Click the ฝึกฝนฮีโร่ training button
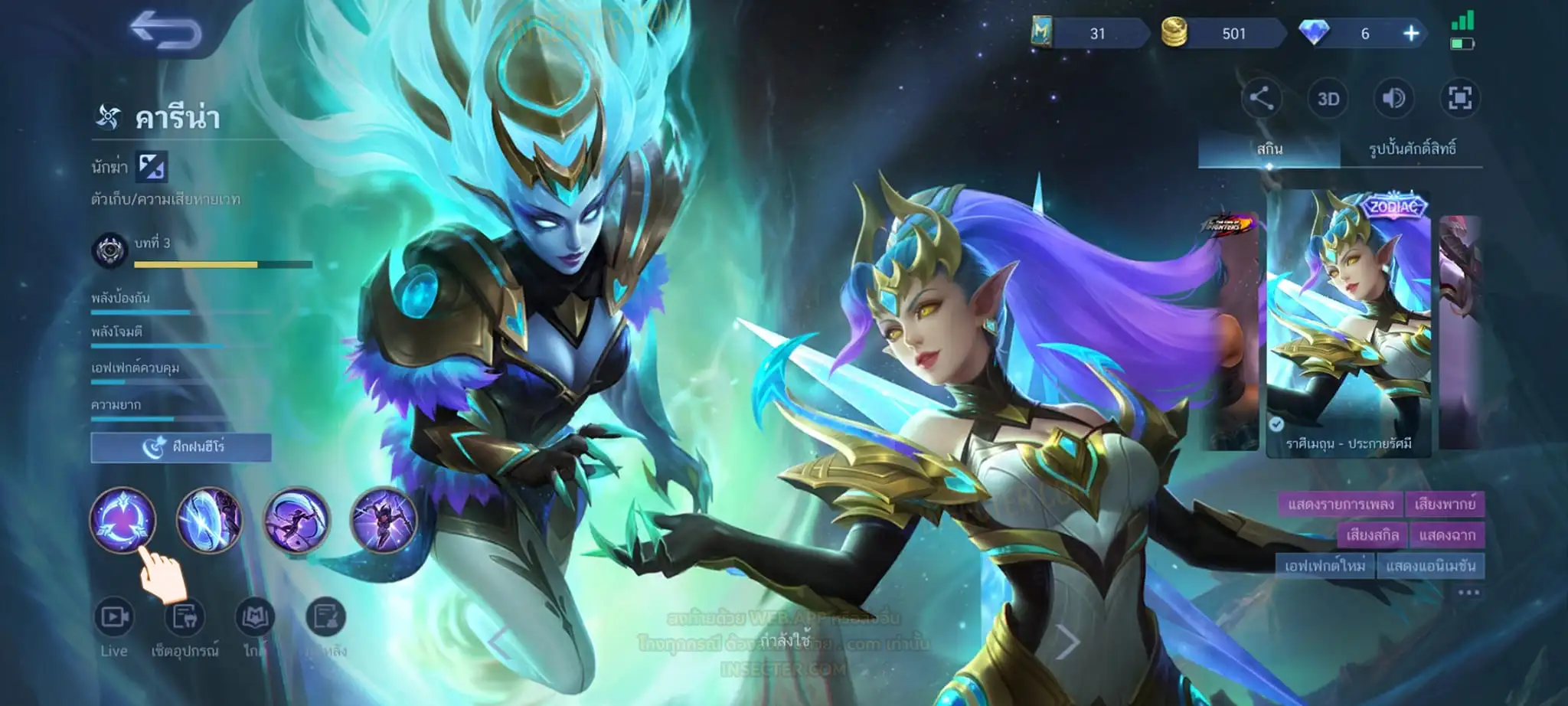The image size is (1568, 706). pyautogui.click(x=181, y=447)
